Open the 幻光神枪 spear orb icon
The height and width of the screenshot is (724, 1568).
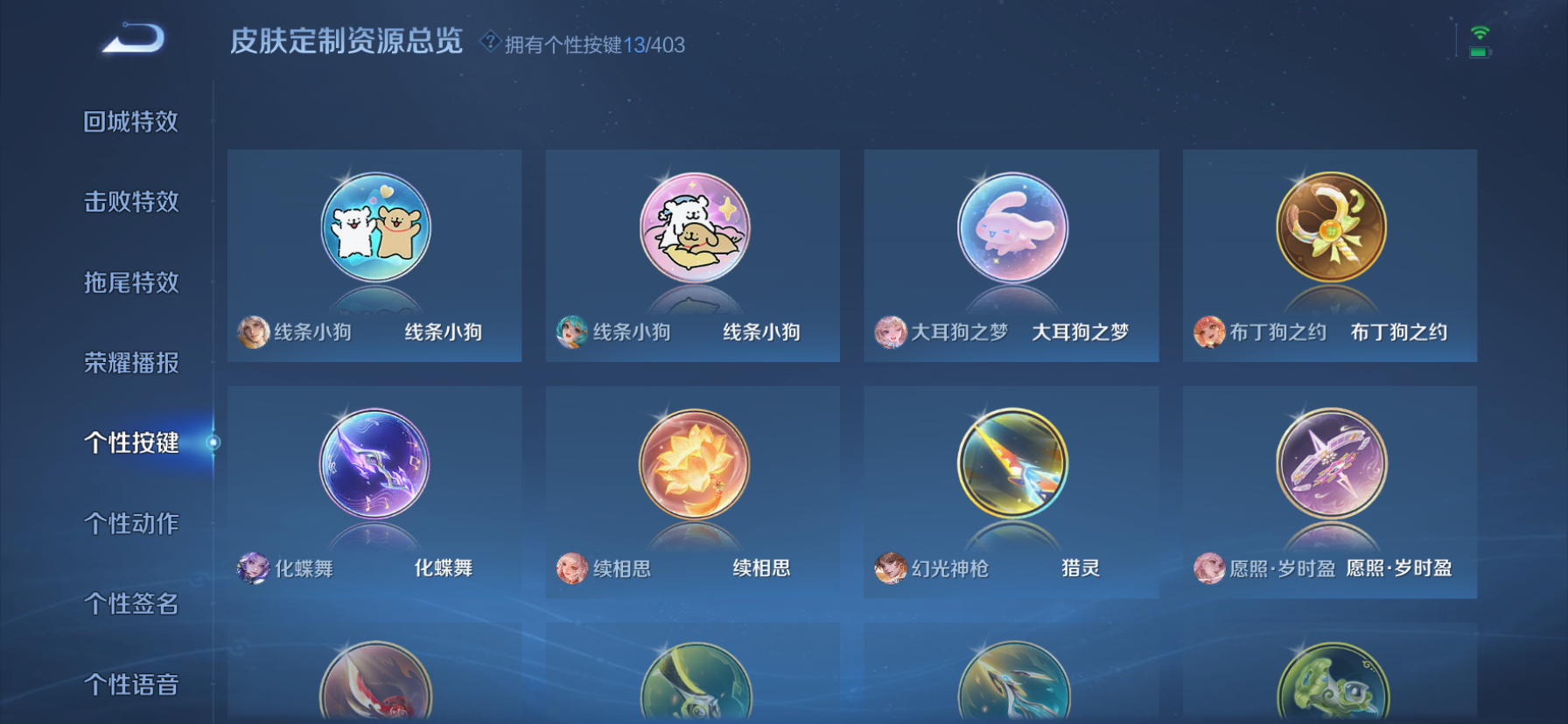pos(1011,464)
